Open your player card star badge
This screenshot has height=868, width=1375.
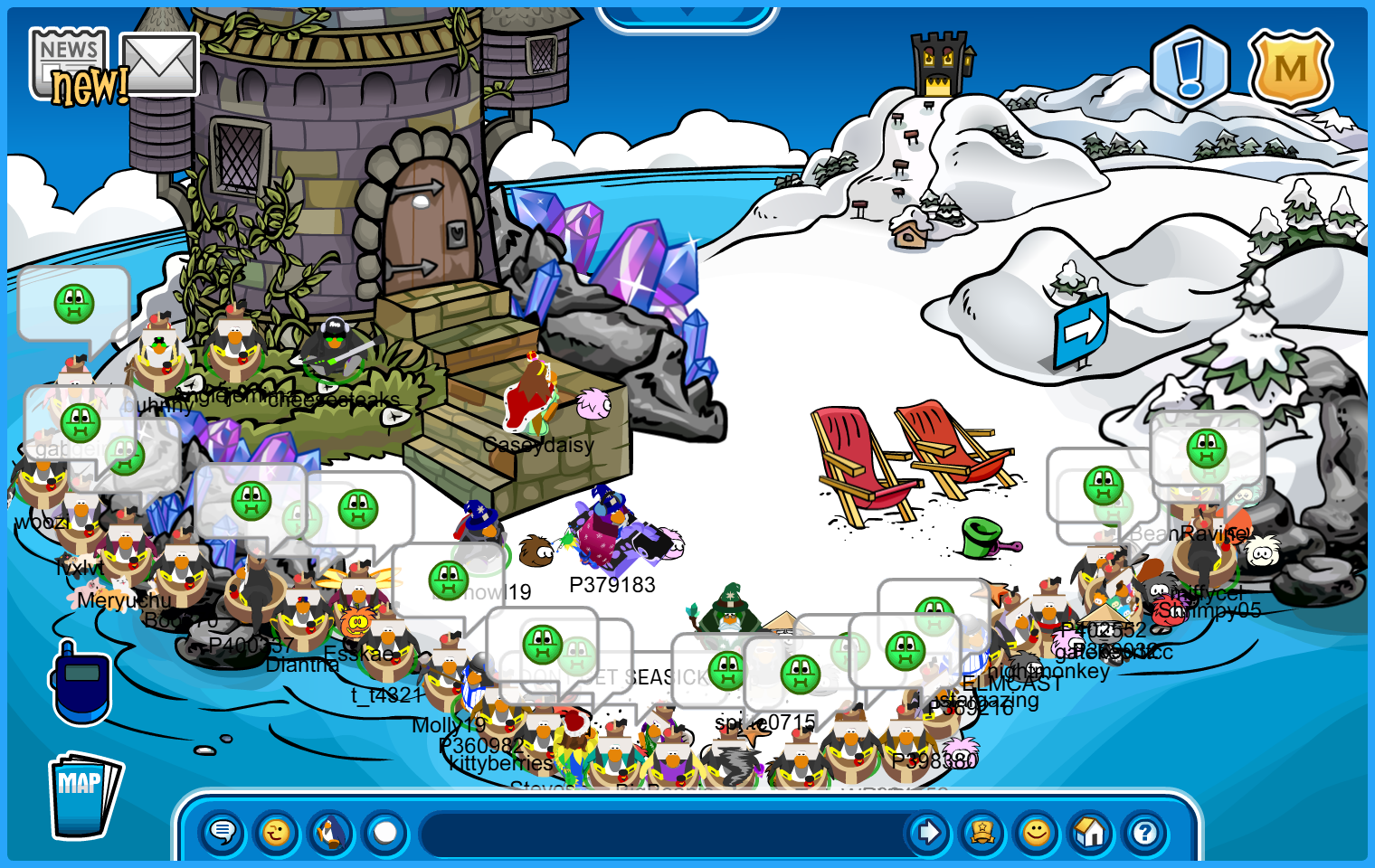(982, 832)
